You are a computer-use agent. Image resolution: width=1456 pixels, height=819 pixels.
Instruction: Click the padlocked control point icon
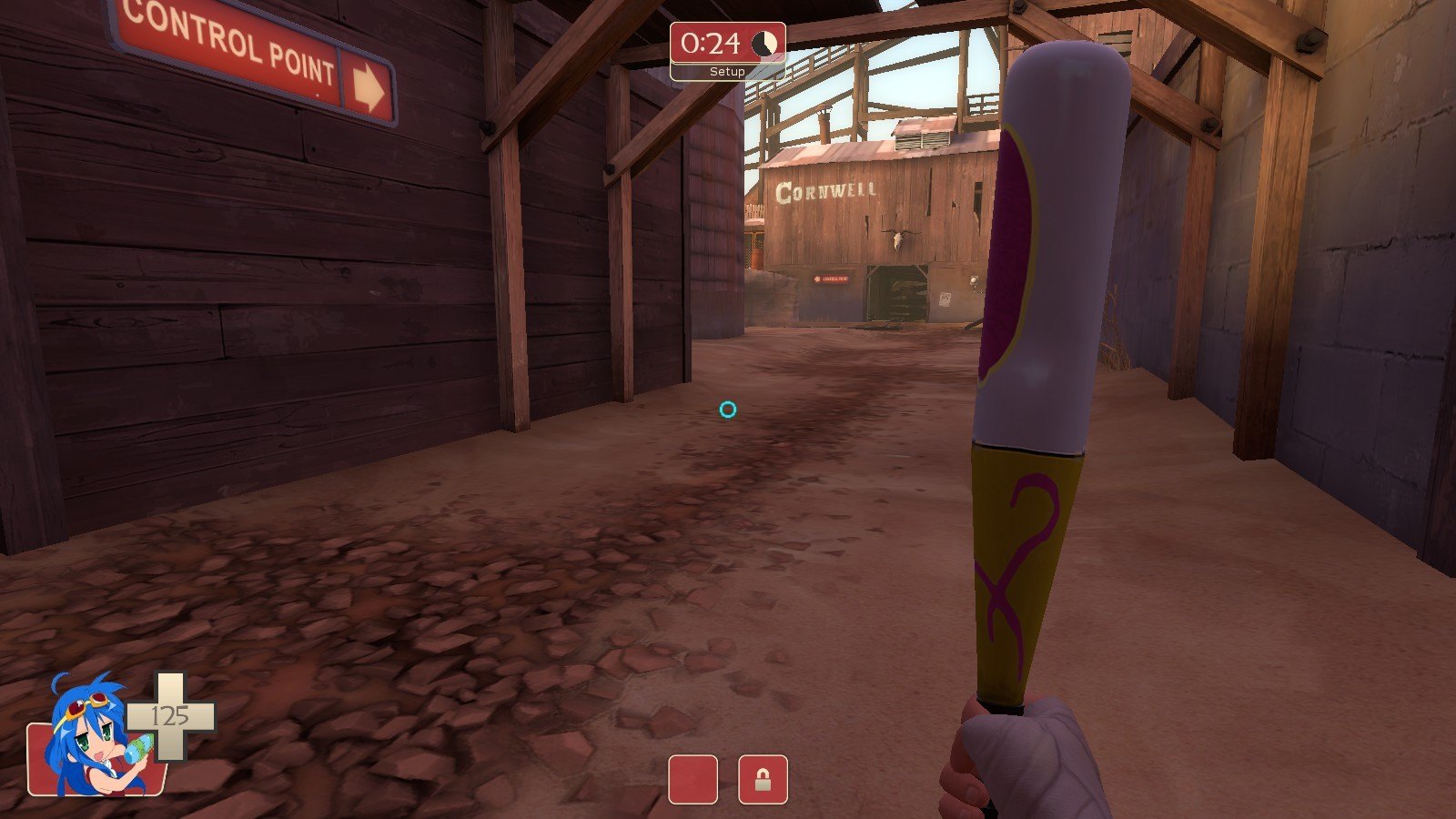(x=763, y=780)
